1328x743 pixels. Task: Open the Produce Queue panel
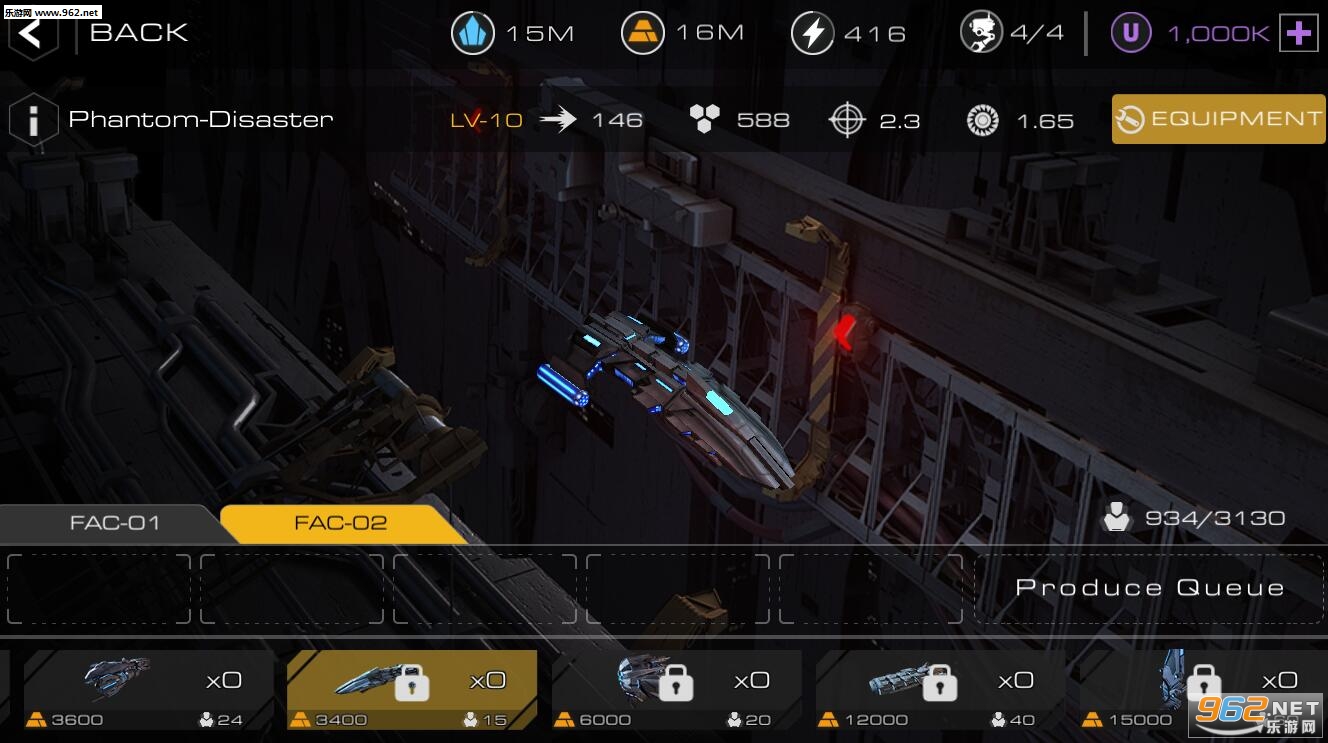pos(1149,588)
